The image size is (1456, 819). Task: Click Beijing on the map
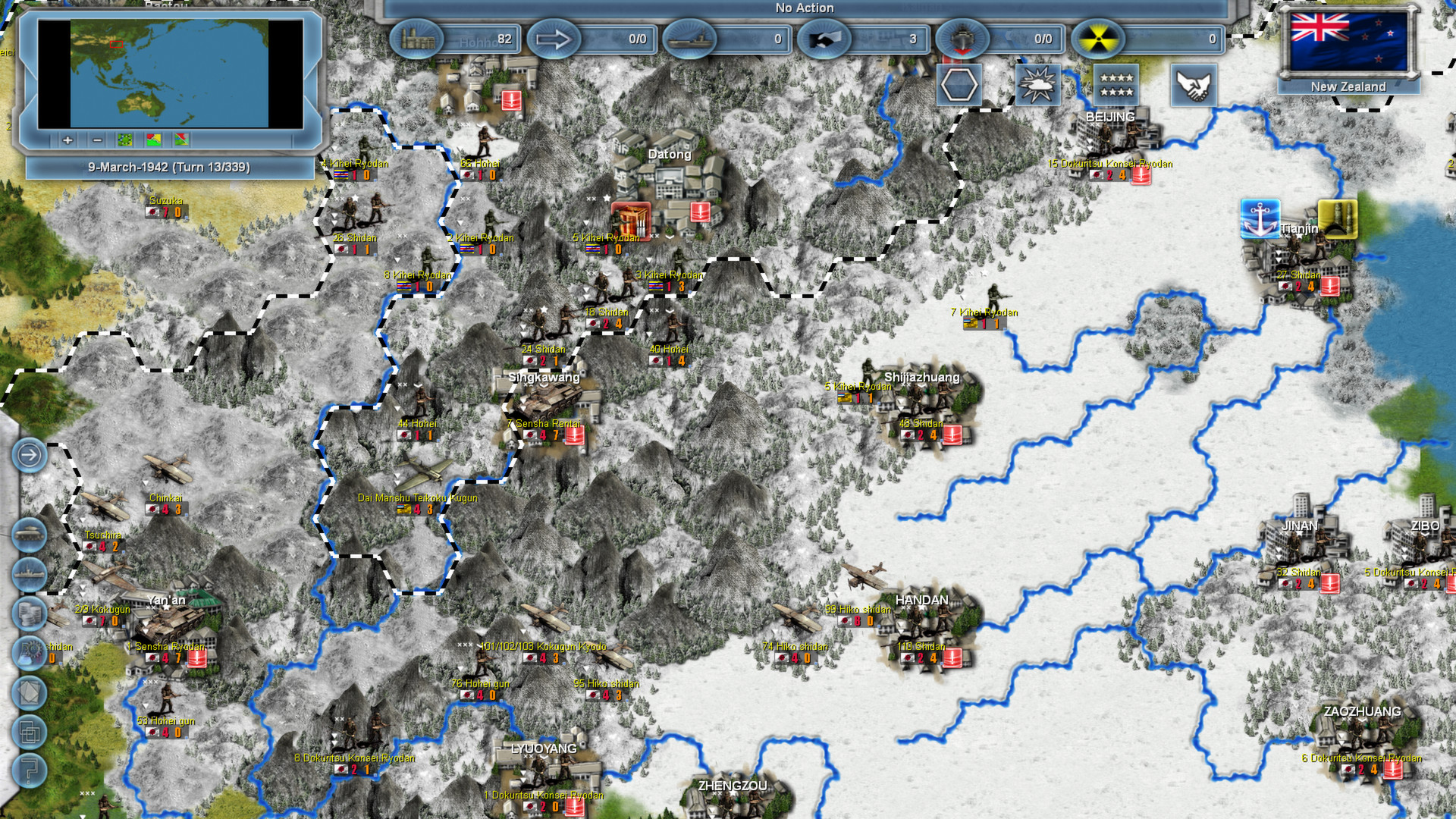click(1109, 118)
